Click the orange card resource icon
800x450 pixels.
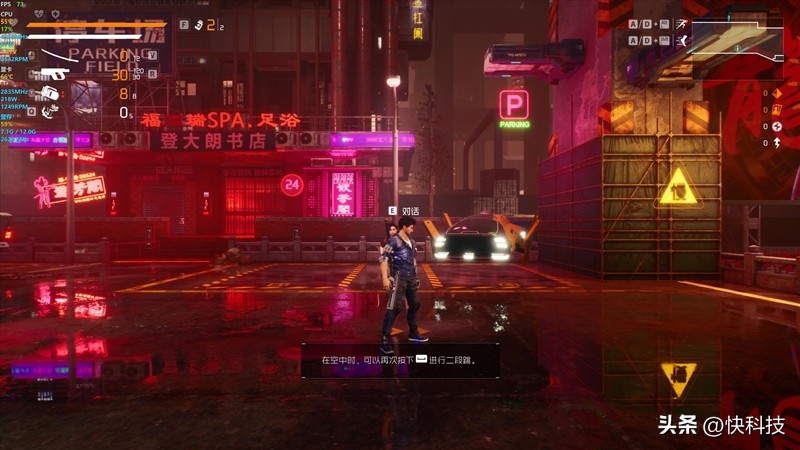(777, 110)
